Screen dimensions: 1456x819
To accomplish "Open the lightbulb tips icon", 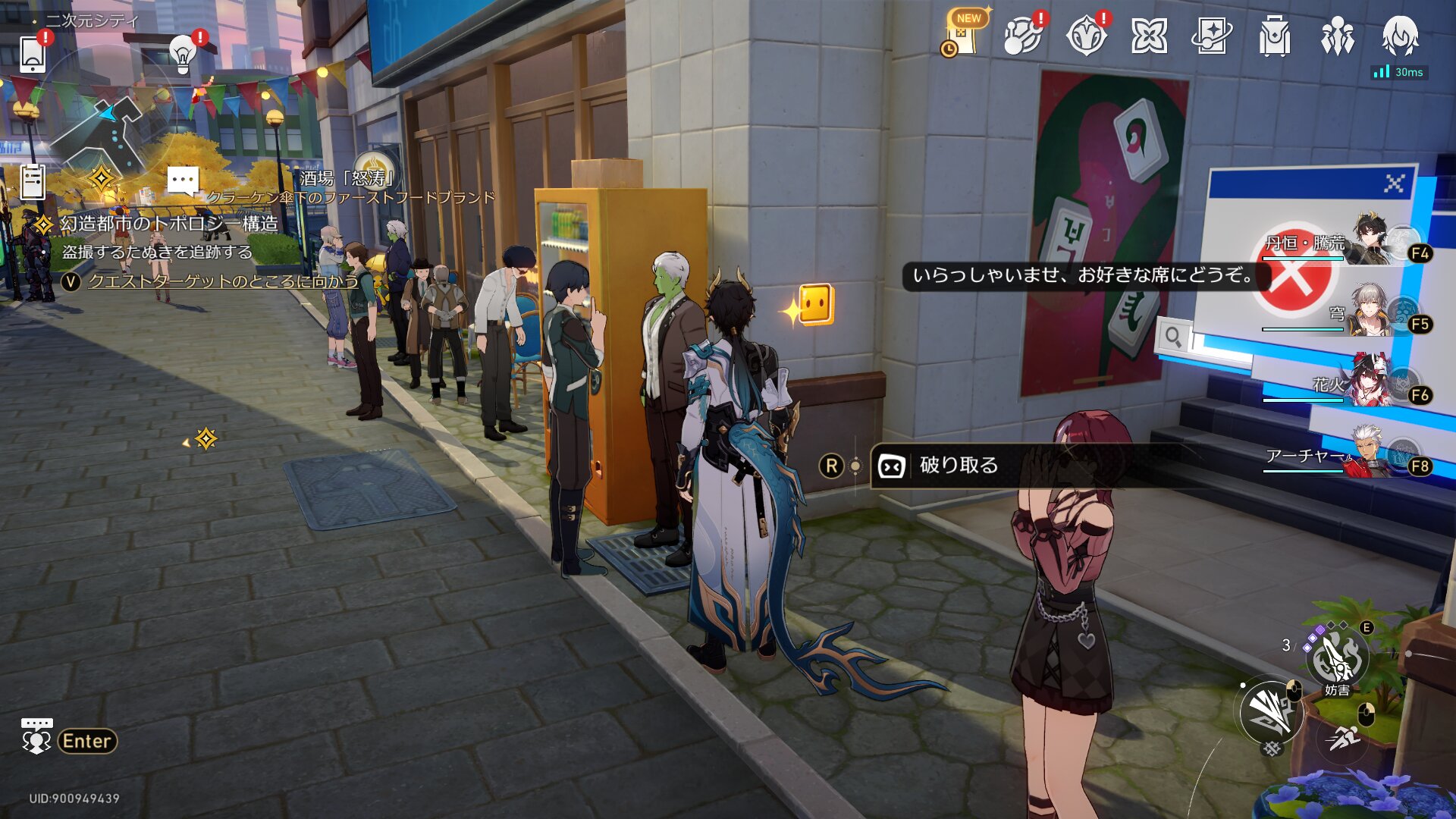I will click(x=182, y=54).
